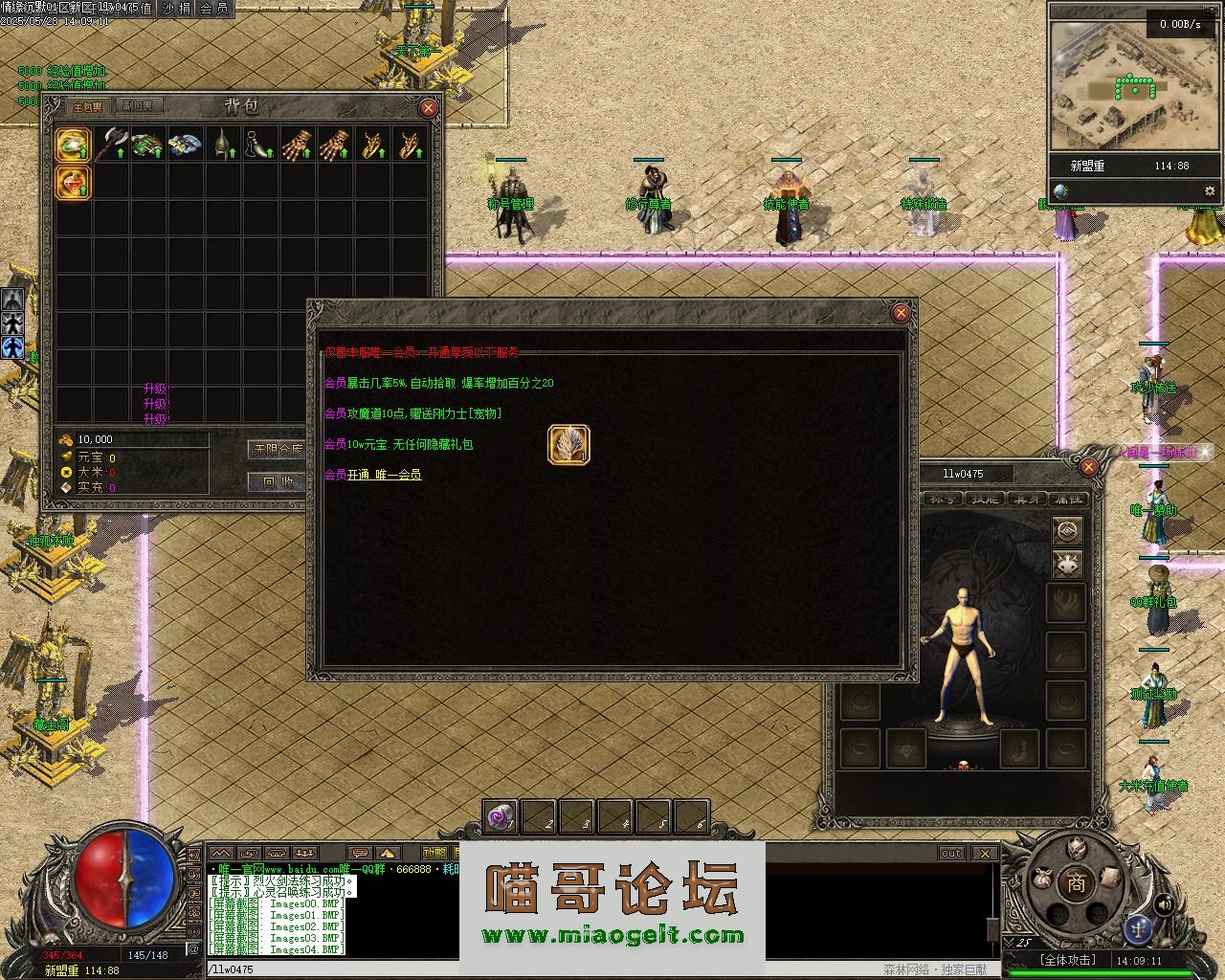
Task: Use the purple scroll in hotbar slot 1
Action: tap(500, 817)
